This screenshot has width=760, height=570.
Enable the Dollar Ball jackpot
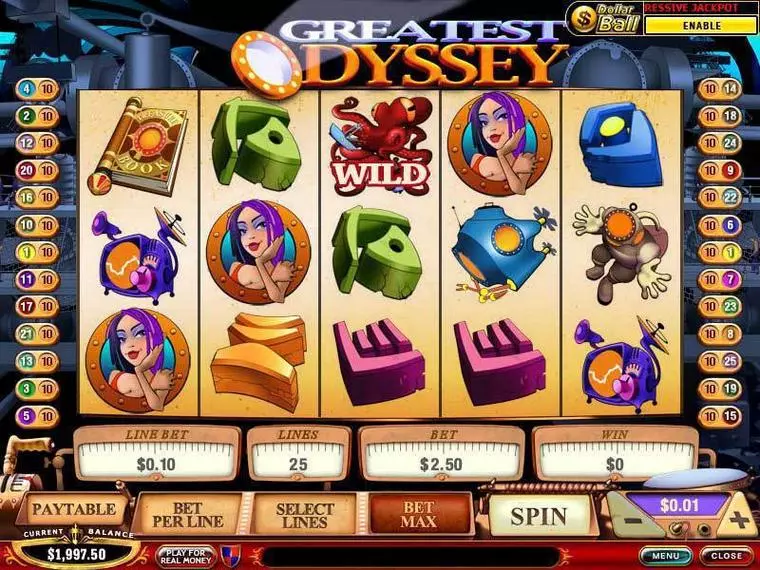click(700, 24)
